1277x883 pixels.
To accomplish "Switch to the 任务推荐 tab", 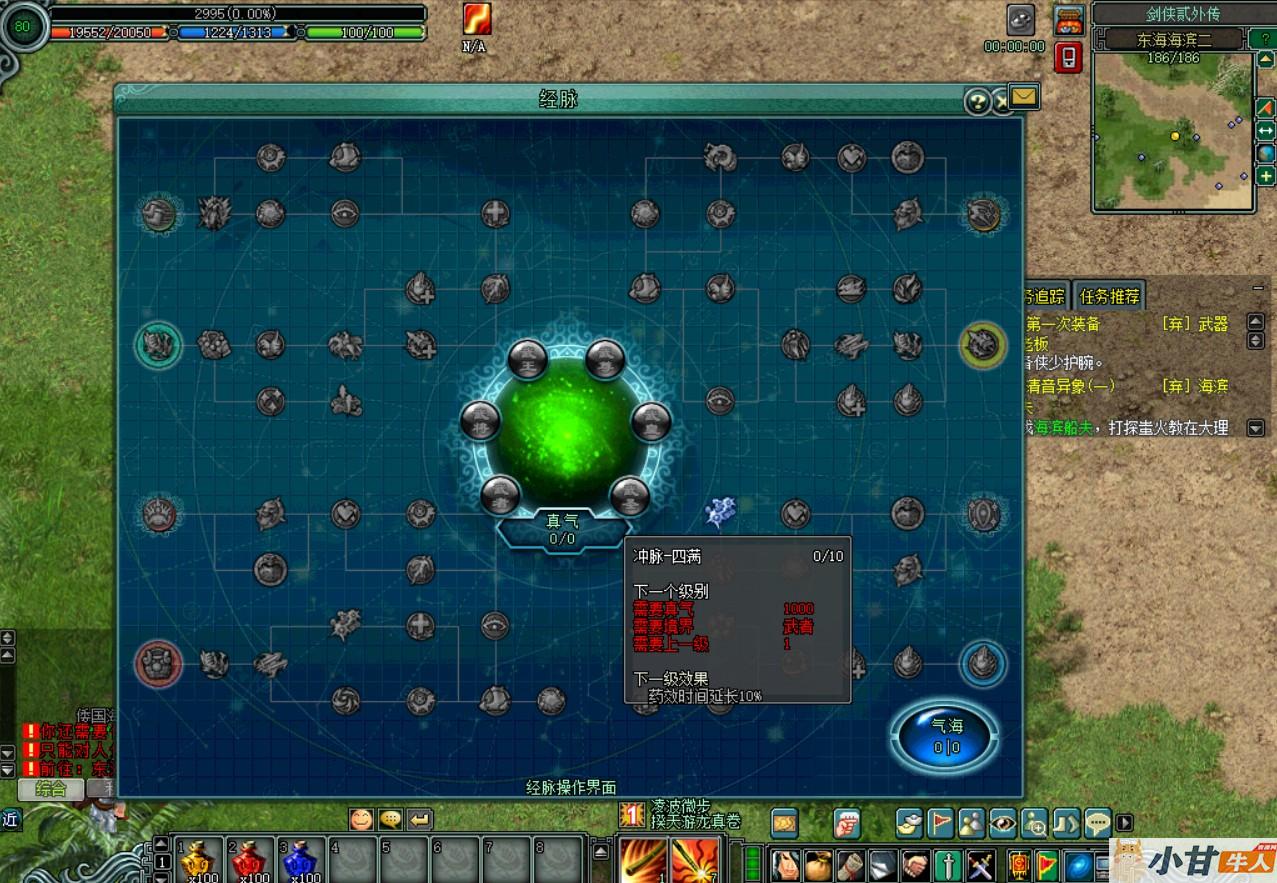I will point(1109,296).
